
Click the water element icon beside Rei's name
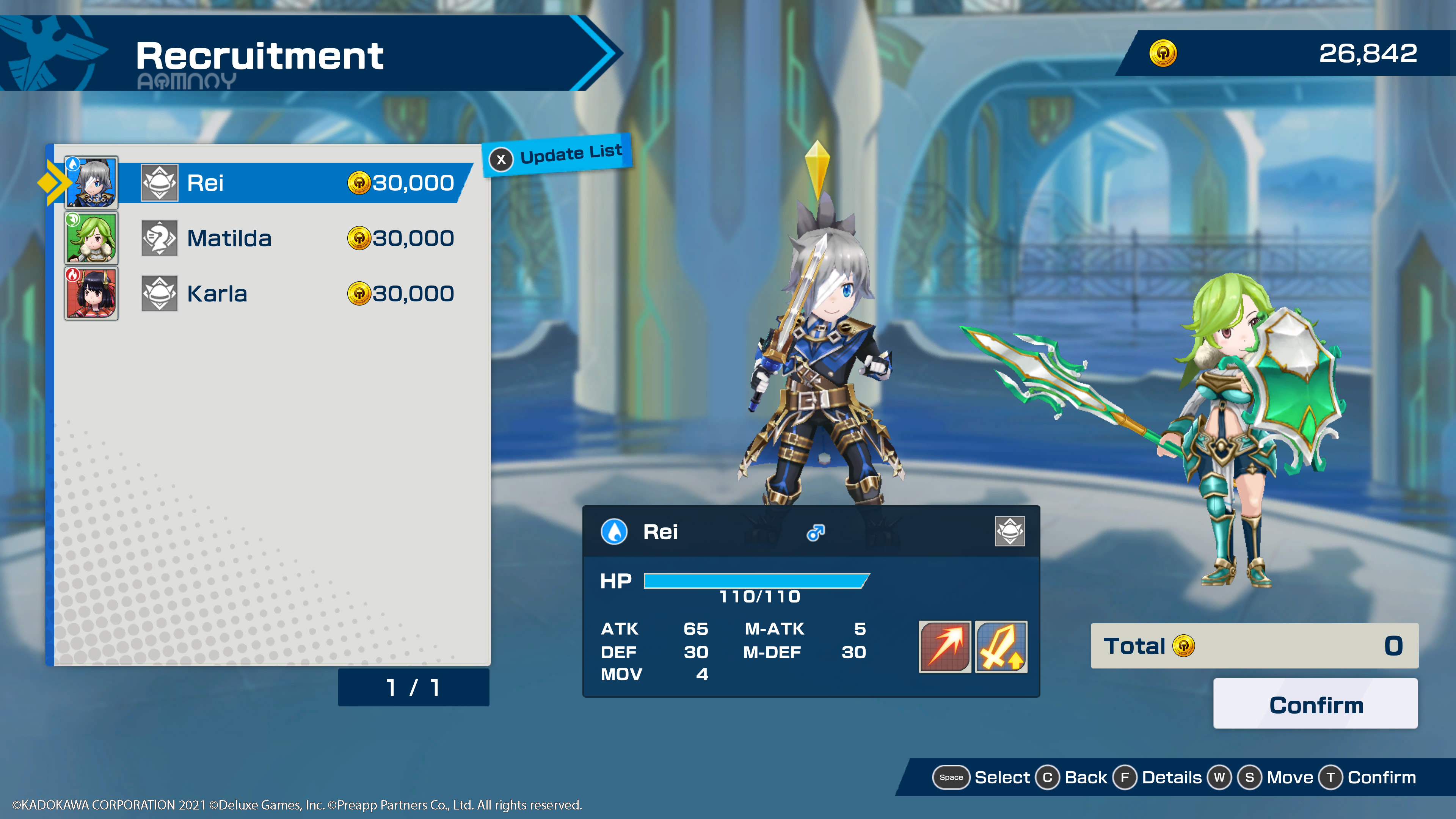tap(614, 531)
